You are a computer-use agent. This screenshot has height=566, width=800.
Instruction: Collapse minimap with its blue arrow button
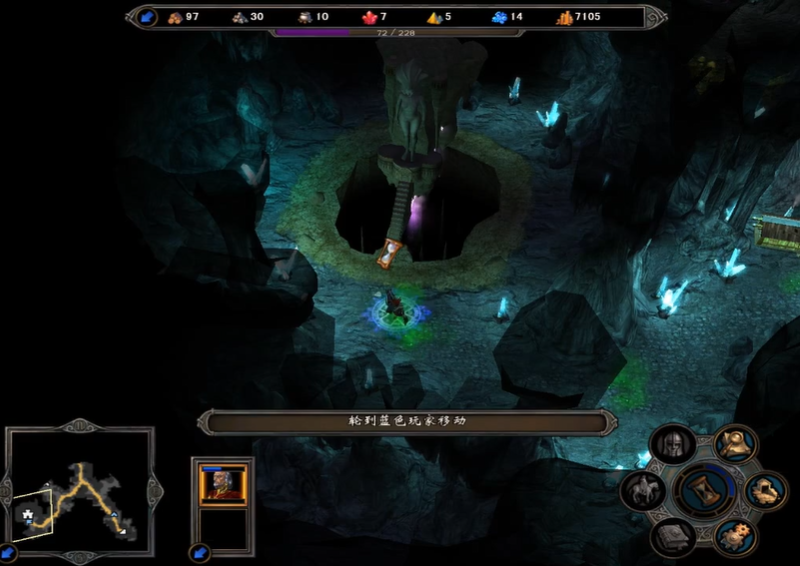click(9, 552)
